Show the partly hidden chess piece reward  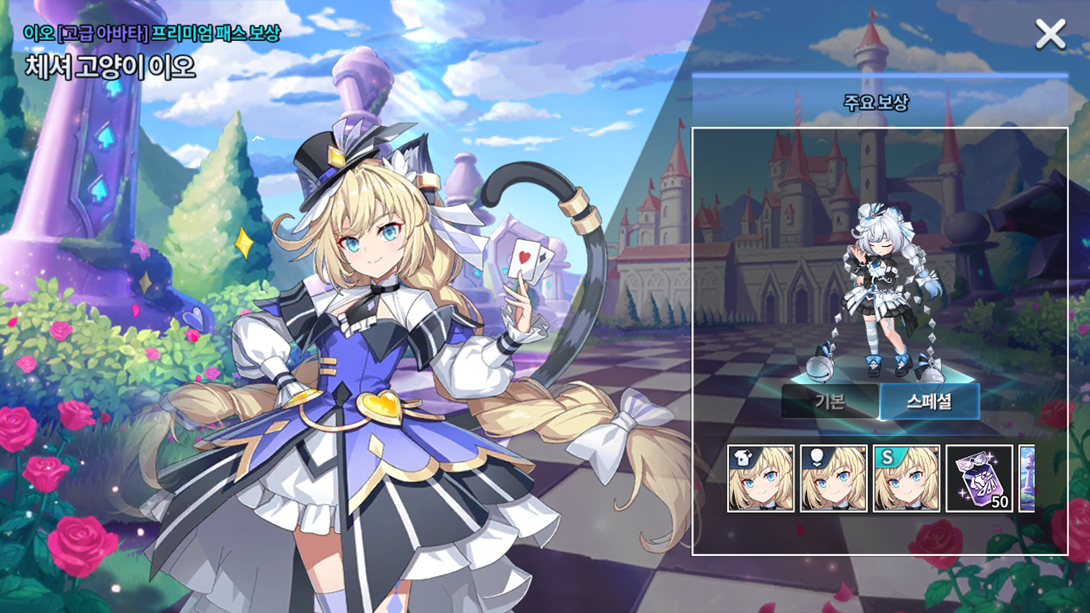[1027, 479]
